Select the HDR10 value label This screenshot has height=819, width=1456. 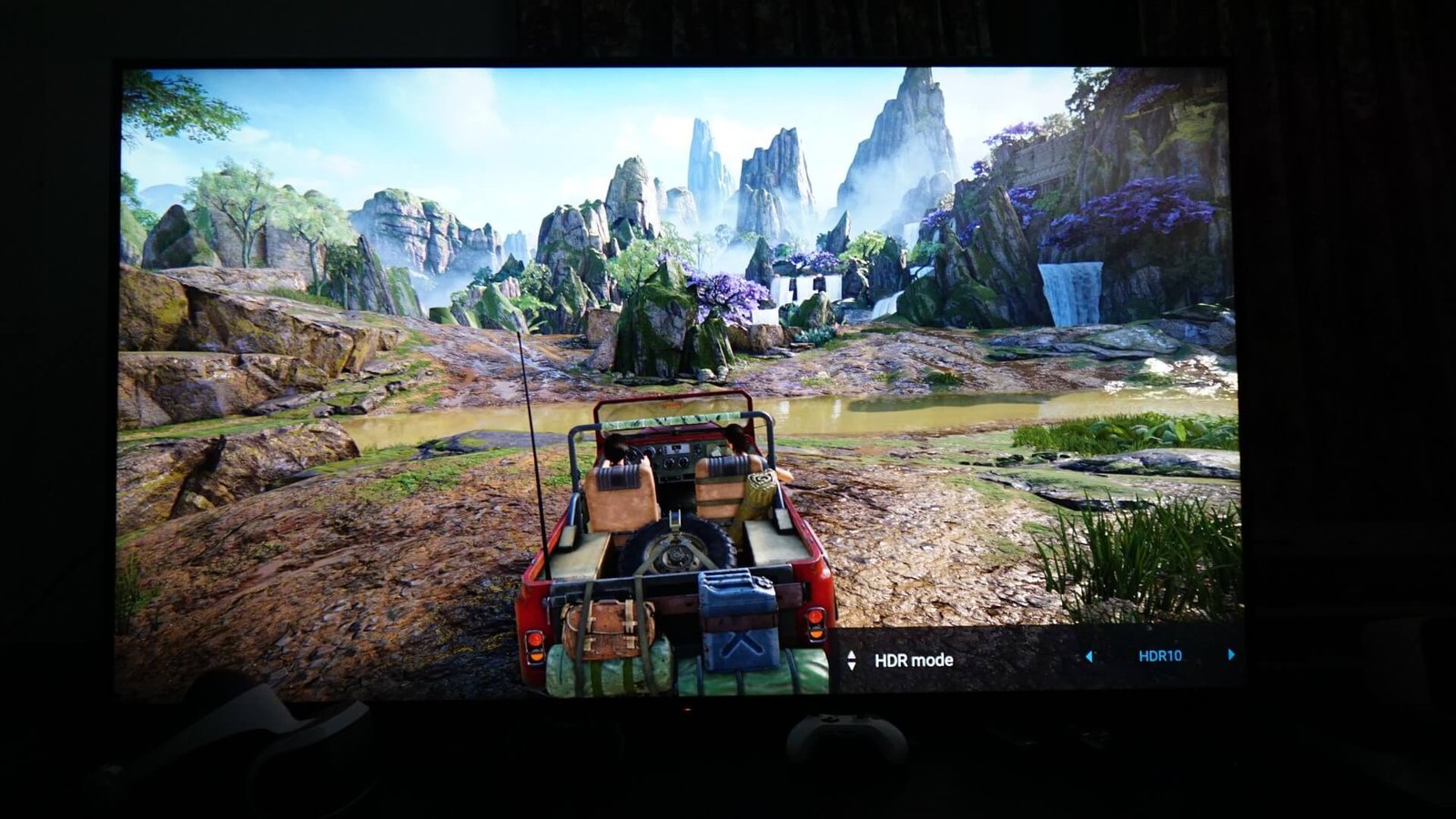pyautogui.click(x=1159, y=655)
